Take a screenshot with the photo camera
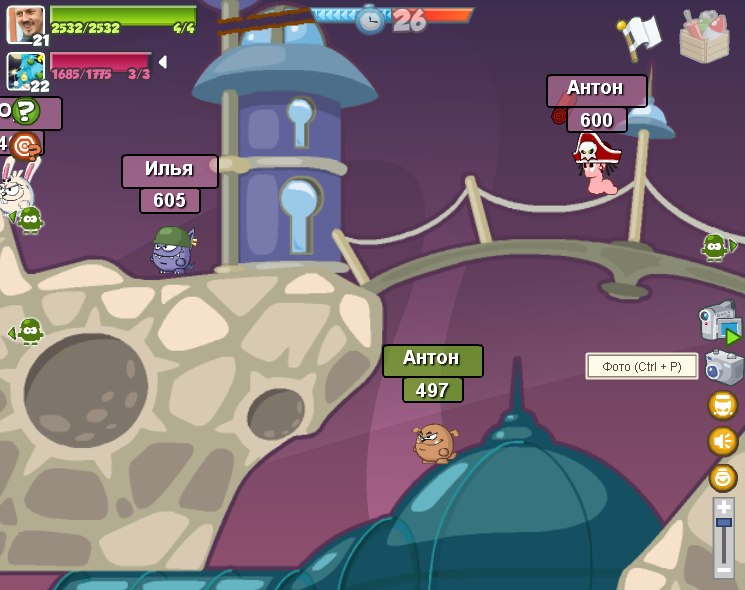745x590 pixels. pyautogui.click(x=724, y=367)
